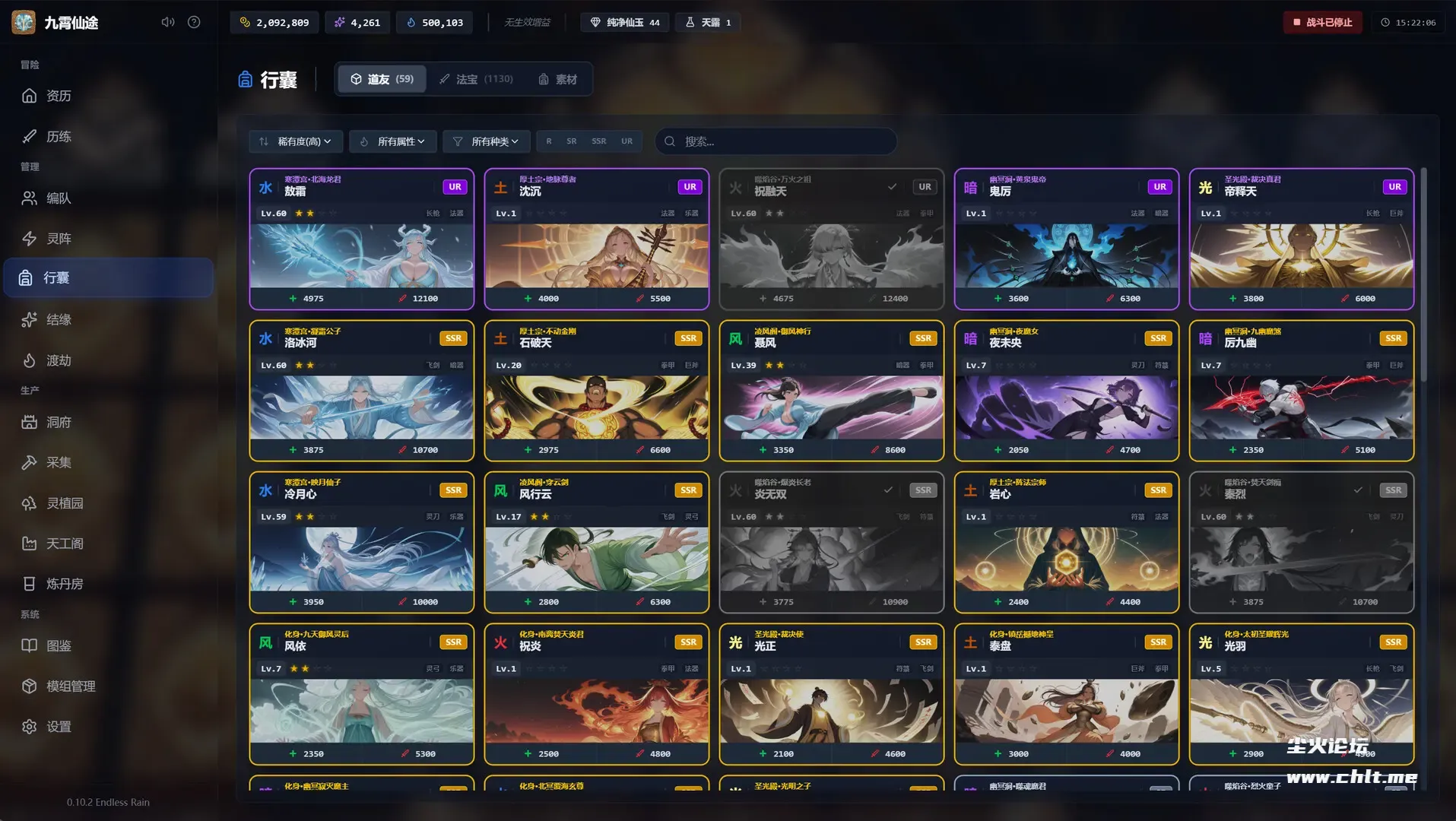Click the 战斗已停止 battle status button
This screenshot has width=1456, height=821.
click(x=1322, y=23)
